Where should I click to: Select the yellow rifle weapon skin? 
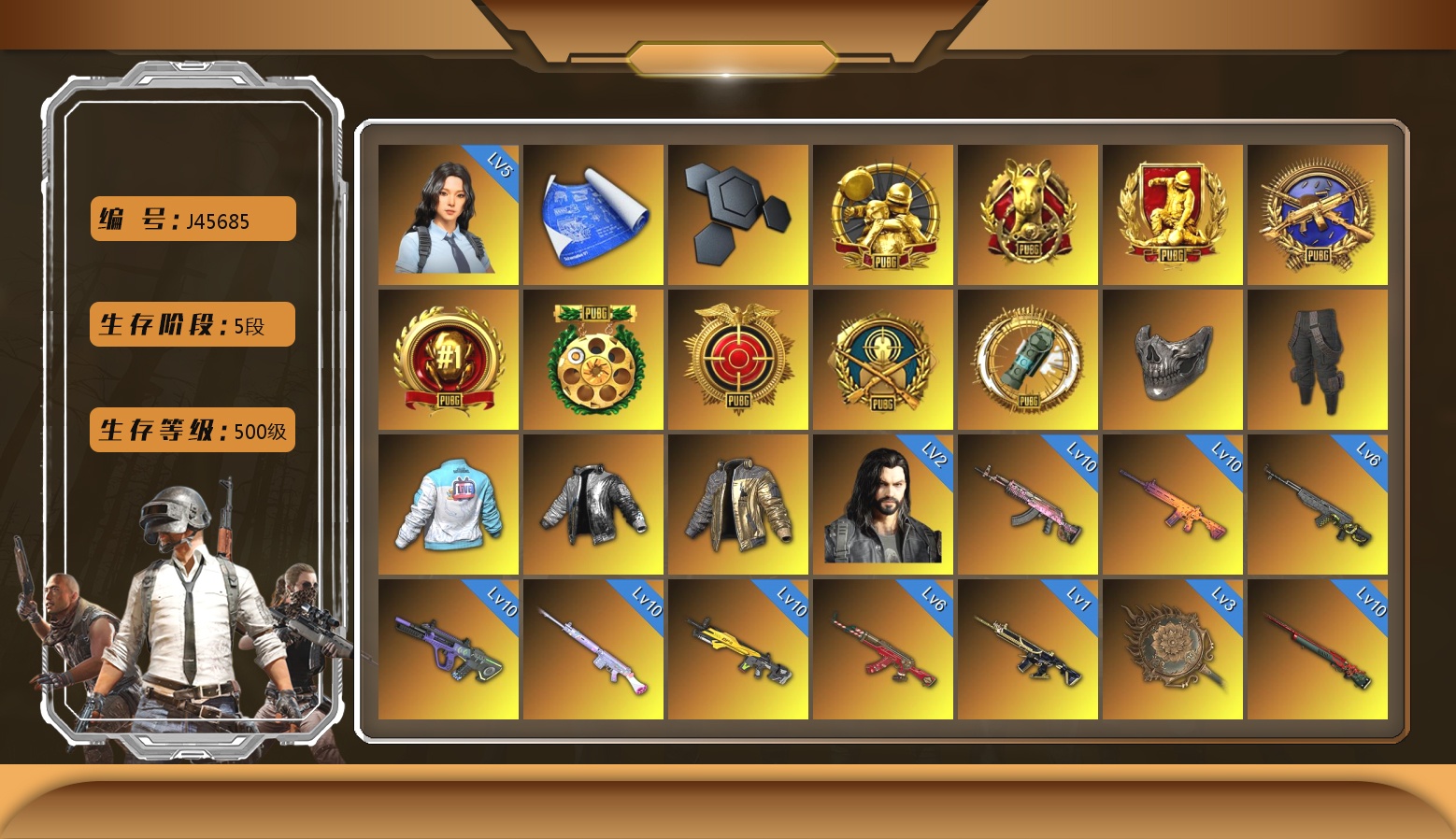click(x=737, y=649)
